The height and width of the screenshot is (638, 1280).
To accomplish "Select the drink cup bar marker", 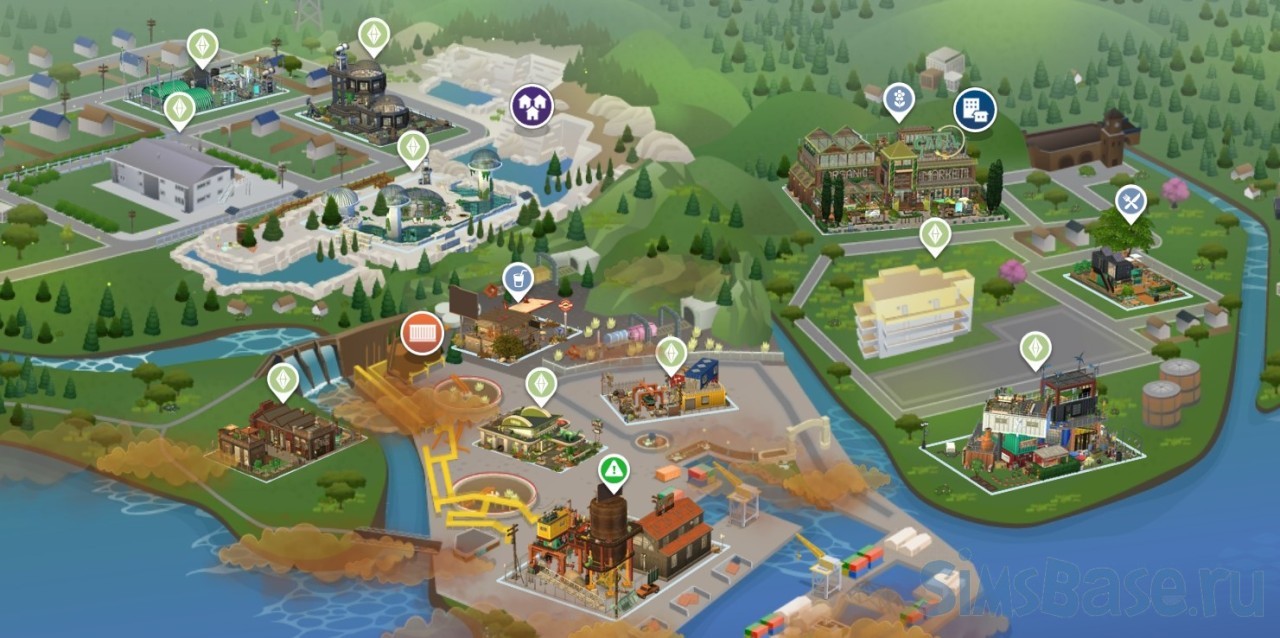I will [x=517, y=280].
